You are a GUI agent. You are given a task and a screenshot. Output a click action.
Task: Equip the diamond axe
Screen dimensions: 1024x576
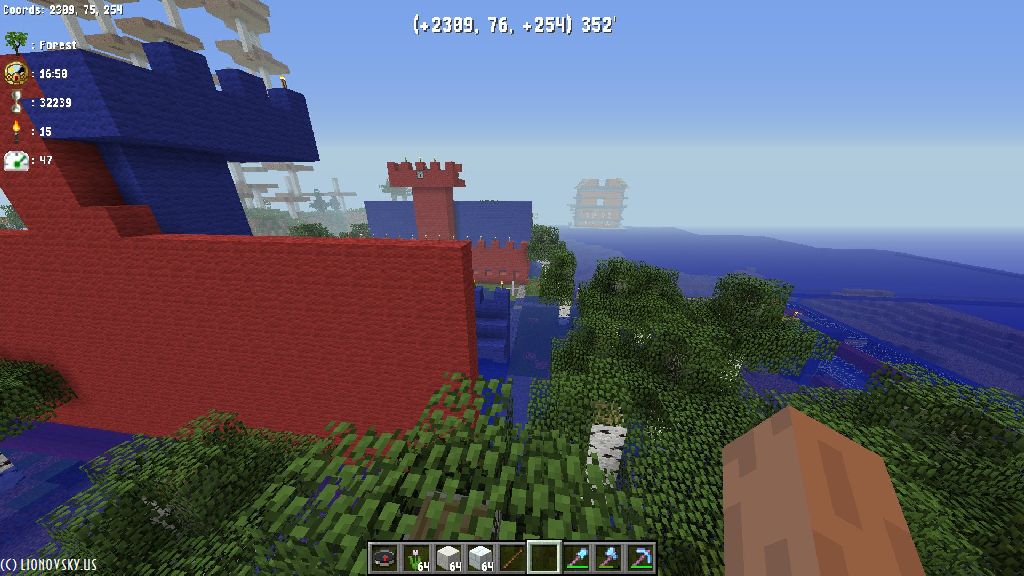pos(608,558)
